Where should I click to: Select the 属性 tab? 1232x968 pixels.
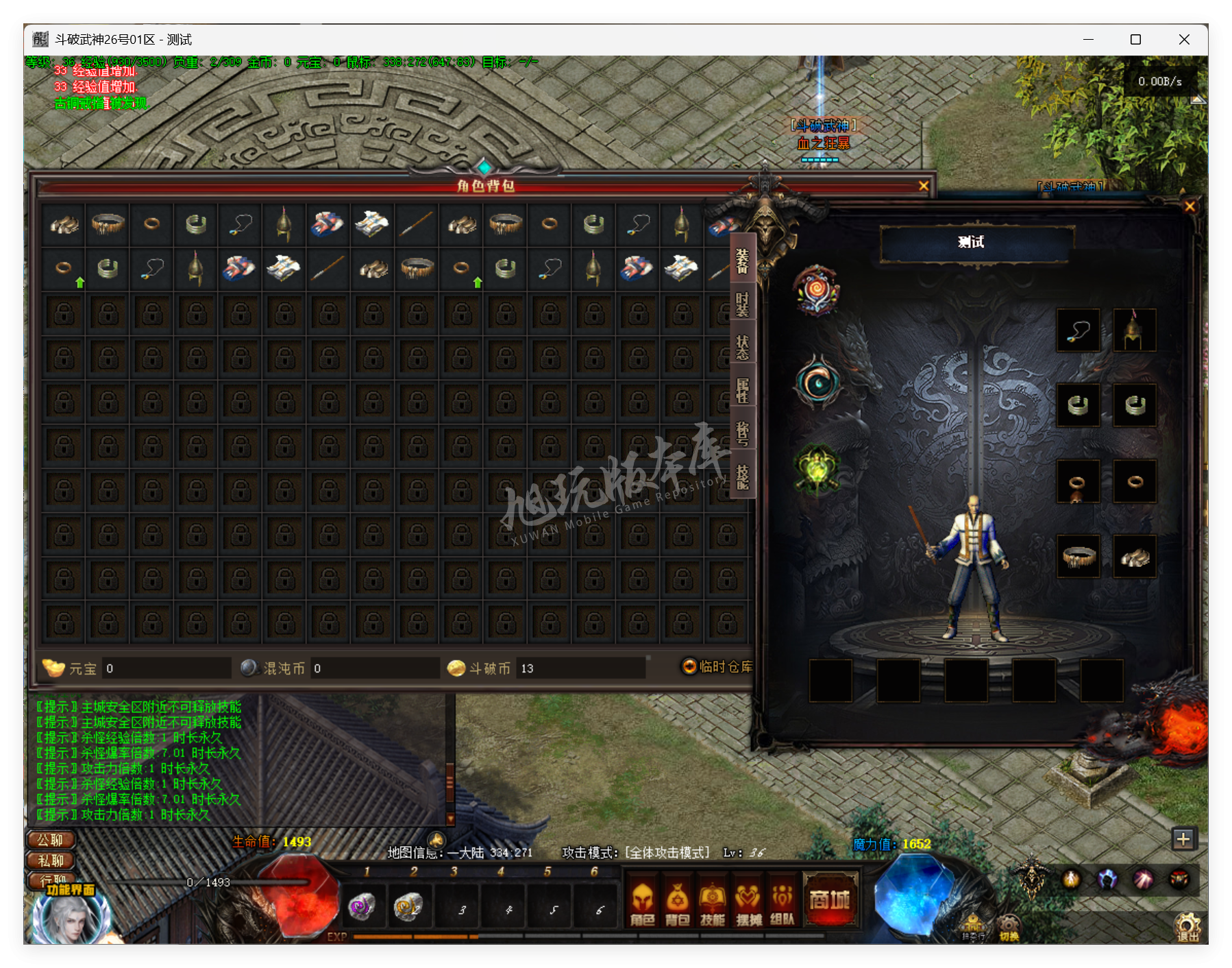coord(742,390)
